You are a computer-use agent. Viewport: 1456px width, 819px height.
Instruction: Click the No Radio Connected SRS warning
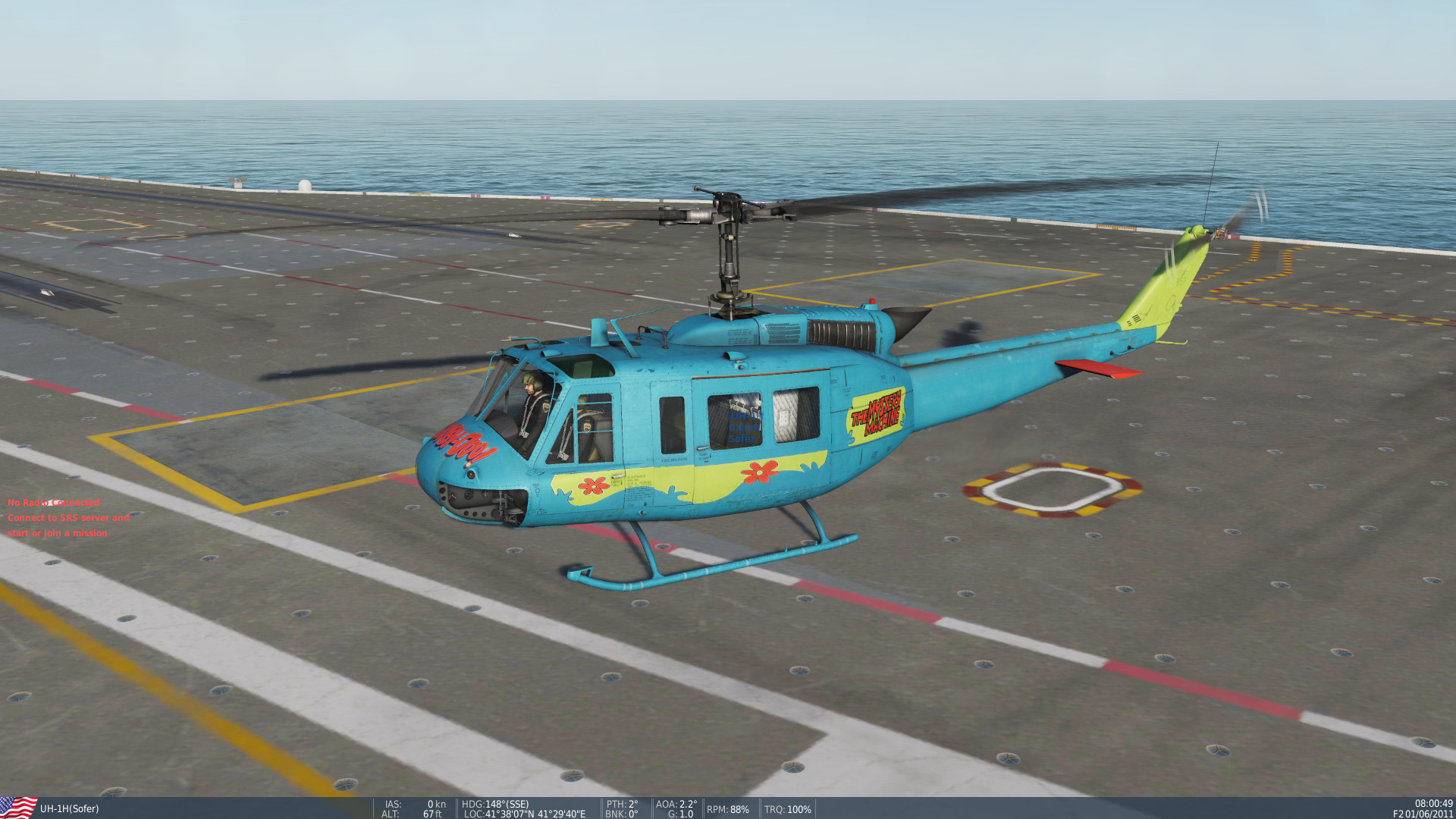(53, 503)
